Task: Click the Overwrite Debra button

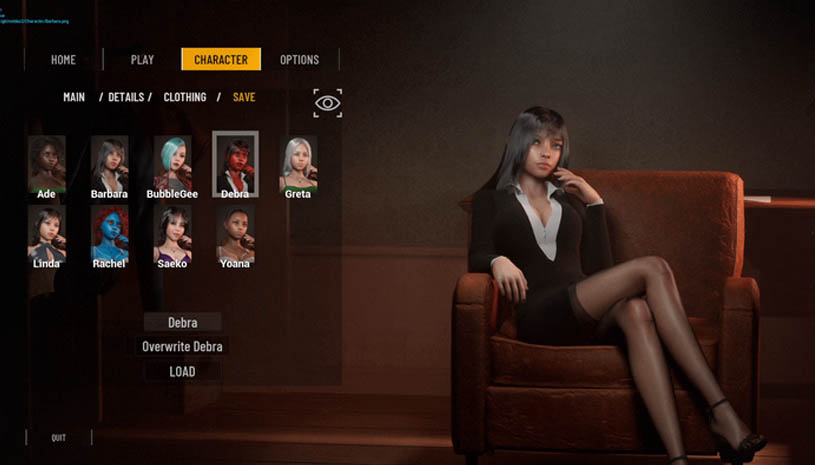Action: (182, 347)
